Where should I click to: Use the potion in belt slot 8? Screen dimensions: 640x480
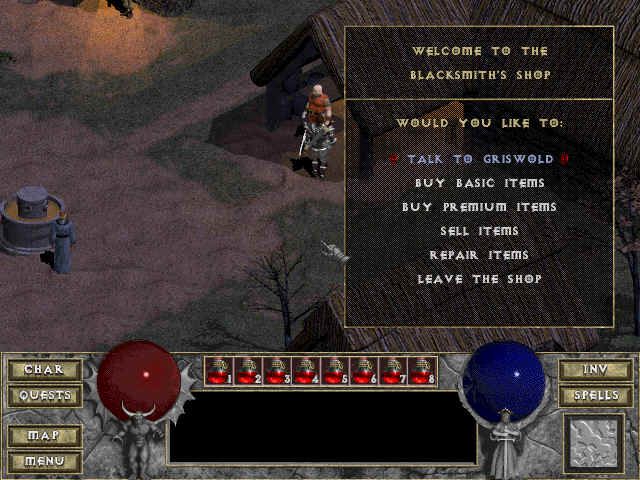pyautogui.click(x=421, y=371)
